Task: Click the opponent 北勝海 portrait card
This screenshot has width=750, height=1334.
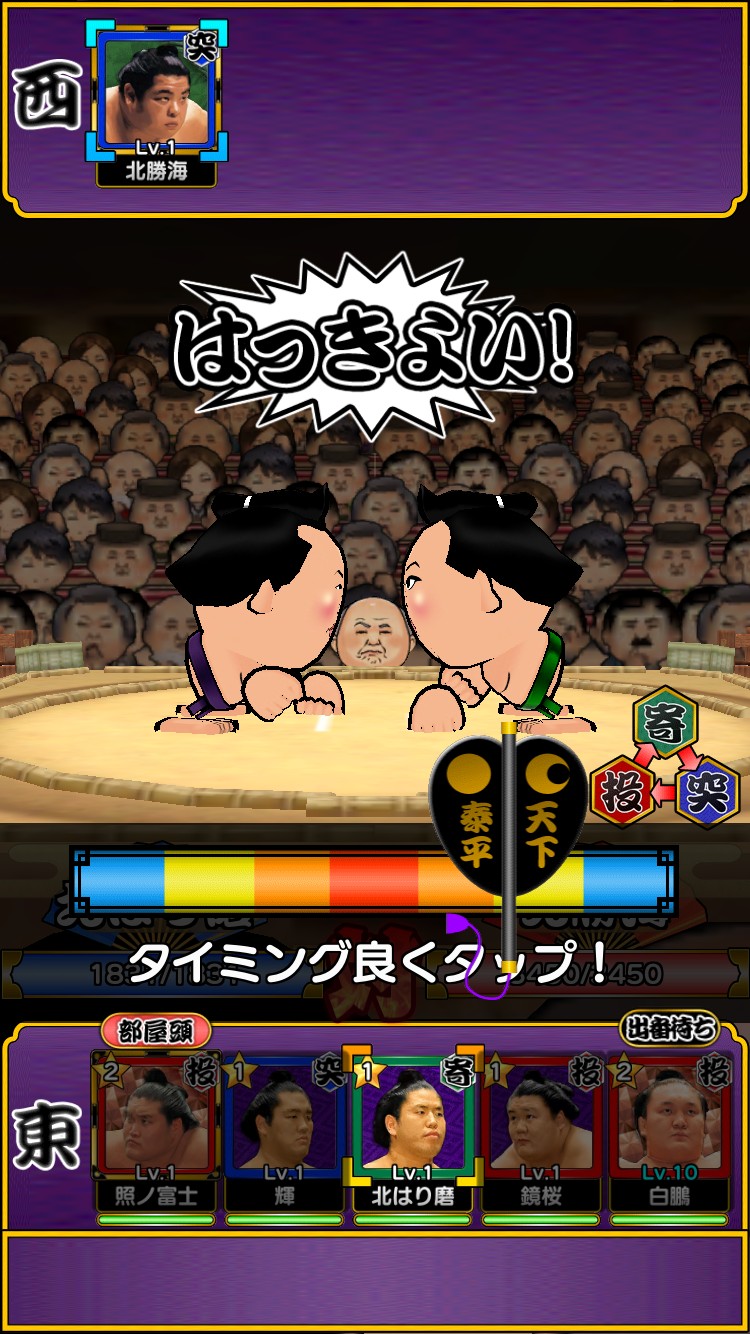Action: pos(156,100)
